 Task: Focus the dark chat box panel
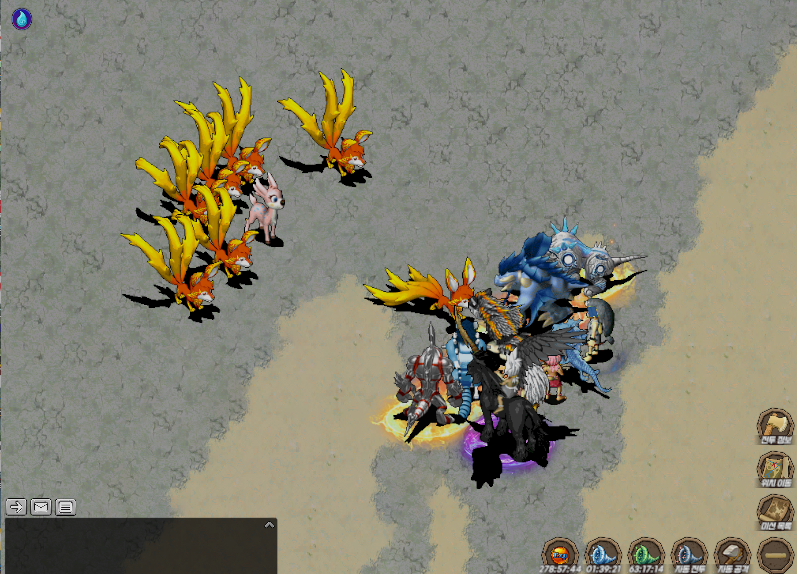(140, 548)
